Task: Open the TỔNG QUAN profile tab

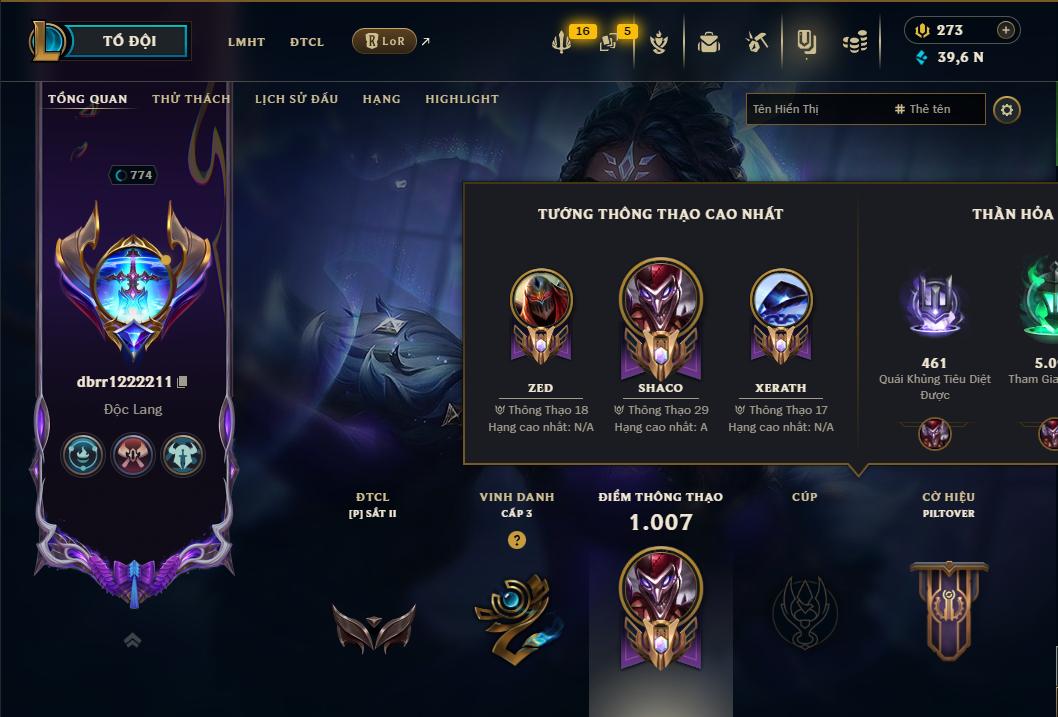Action: [x=88, y=99]
